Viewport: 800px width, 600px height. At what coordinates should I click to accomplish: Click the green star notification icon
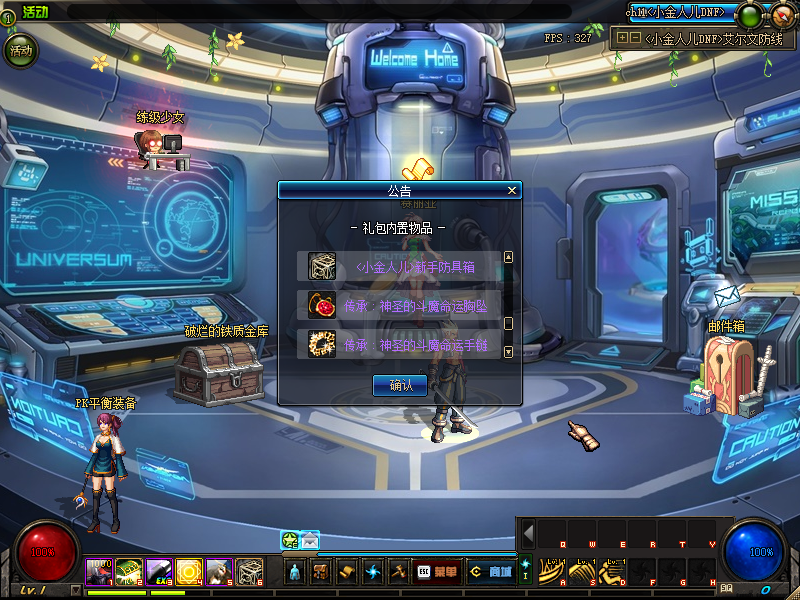point(290,540)
